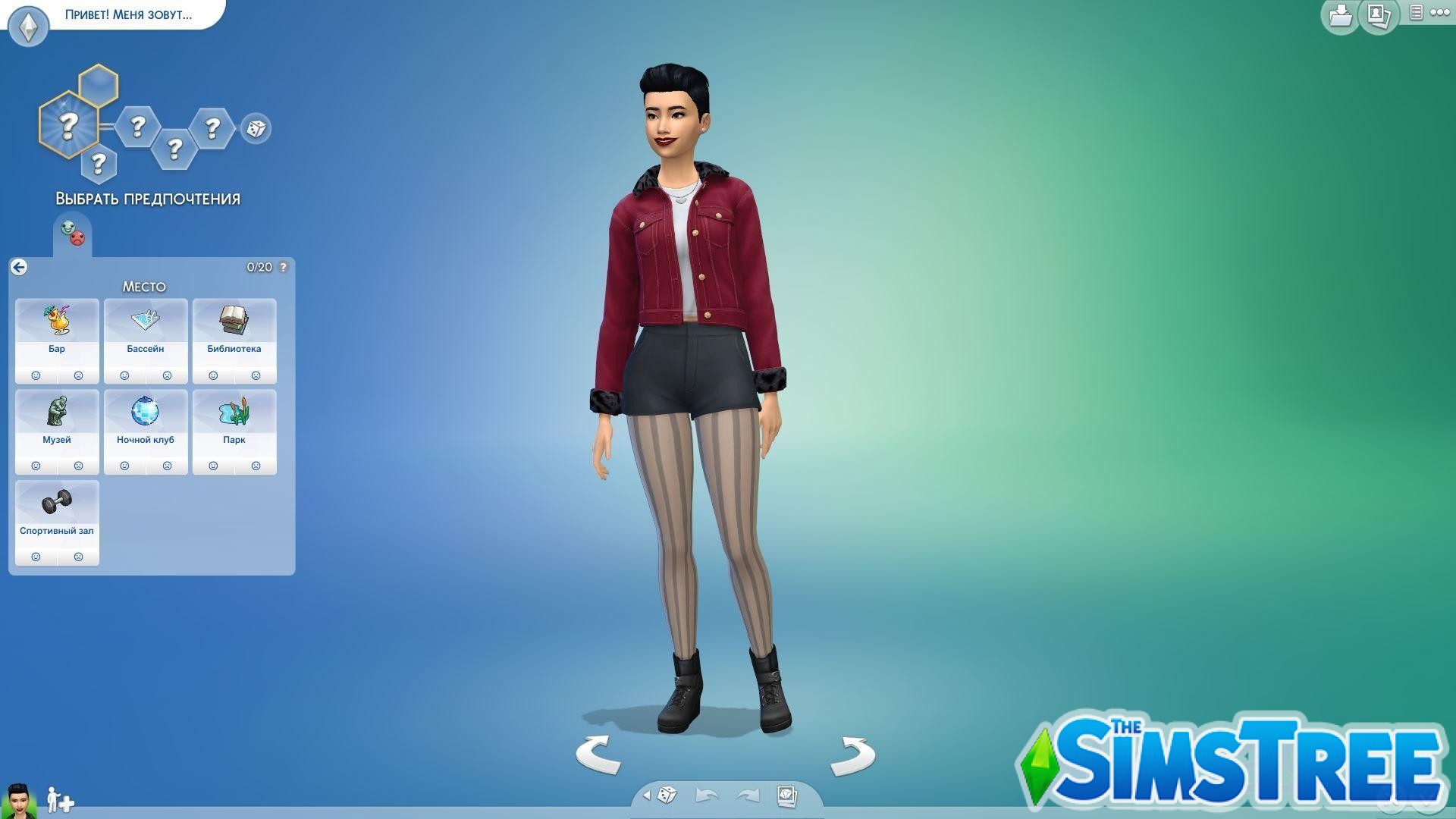Enable the like face on Спортивный зал
Screen dimensions: 1456x819
click(36, 557)
